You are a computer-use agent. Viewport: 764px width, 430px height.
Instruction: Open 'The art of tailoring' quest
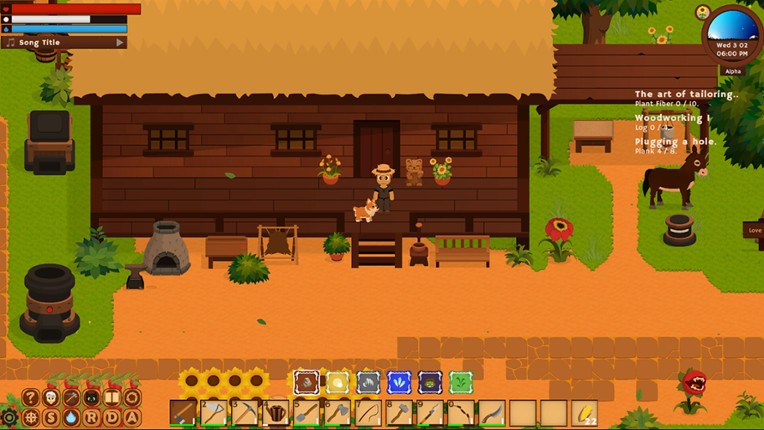coord(686,95)
